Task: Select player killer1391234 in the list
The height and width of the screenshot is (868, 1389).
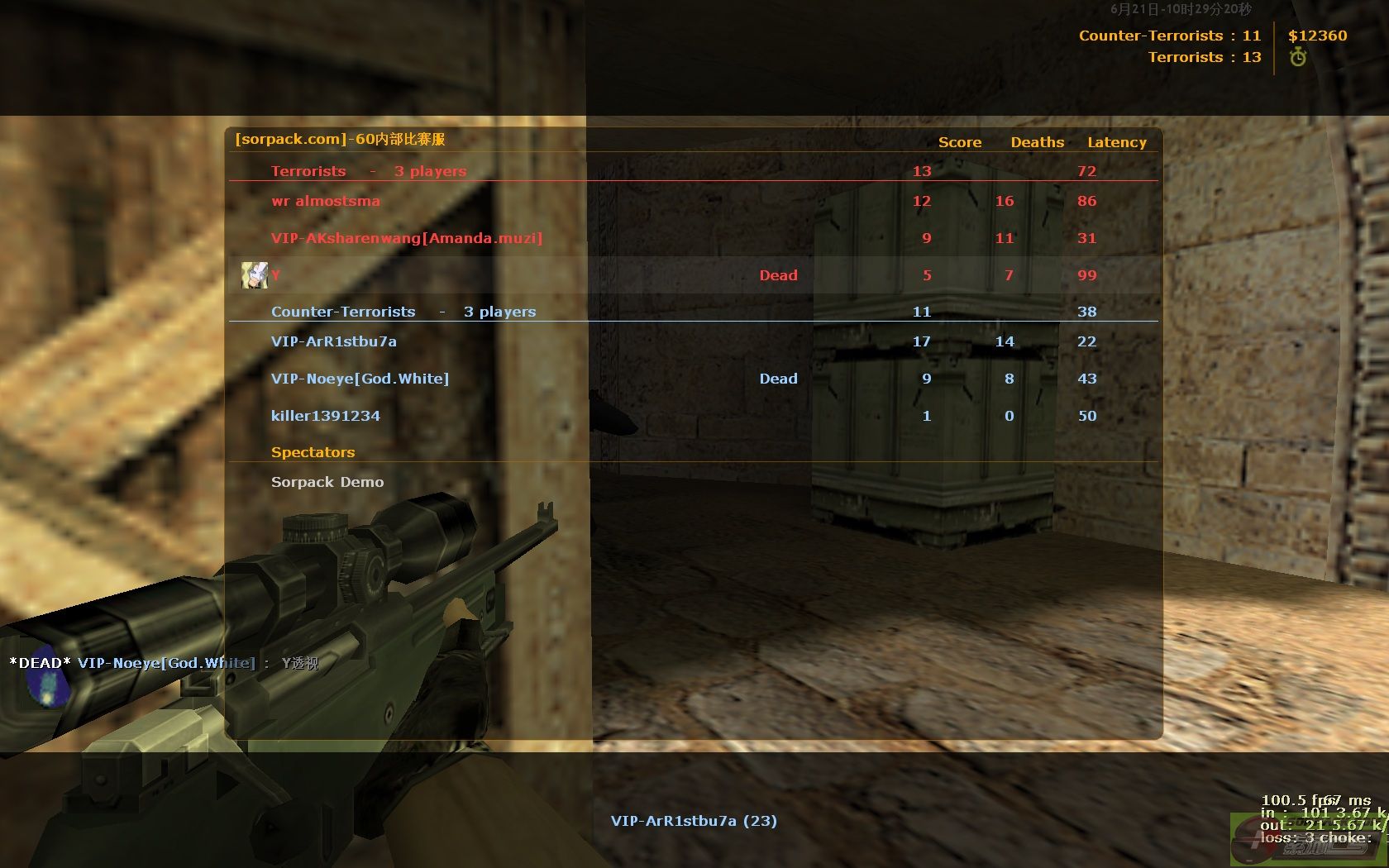Action: [326, 416]
